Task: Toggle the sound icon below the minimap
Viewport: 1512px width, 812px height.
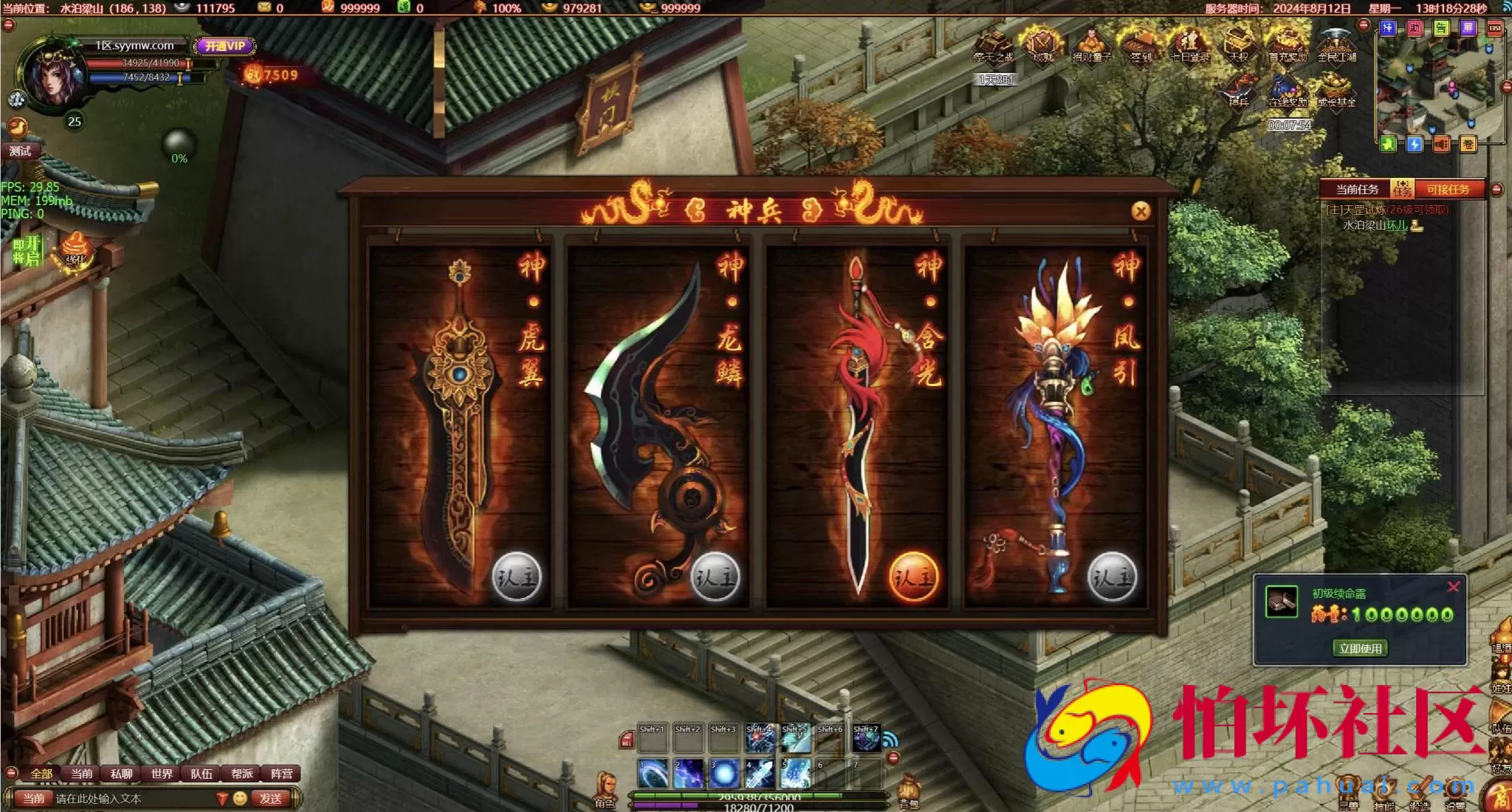Action: pos(1442,144)
